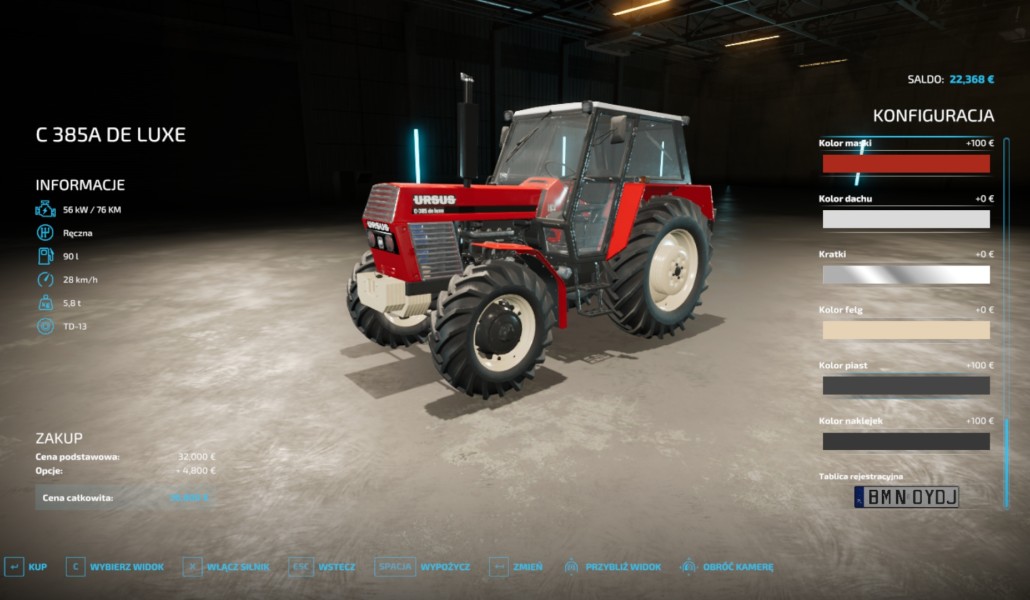Open the chrome Kratki option
The width and height of the screenshot is (1030, 600).
tap(905, 274)
